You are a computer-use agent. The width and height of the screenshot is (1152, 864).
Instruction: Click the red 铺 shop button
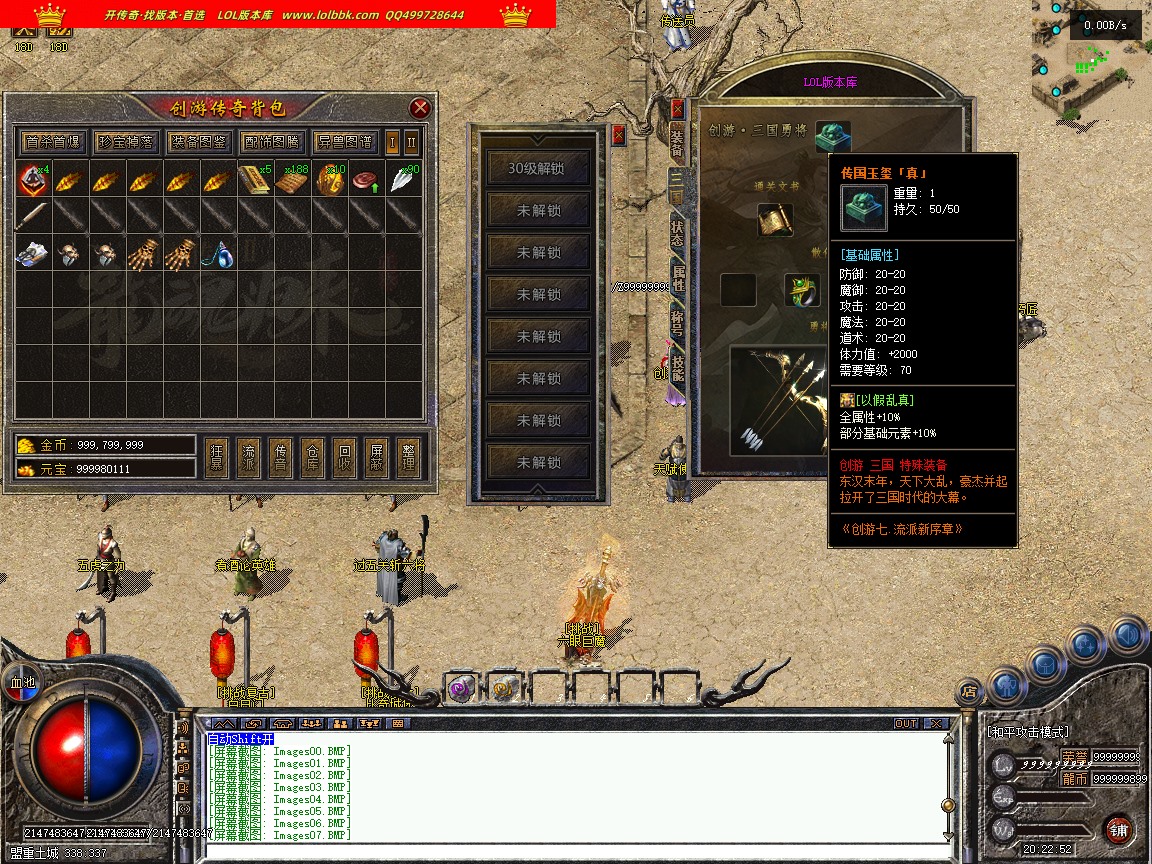tap(1119, 829)
